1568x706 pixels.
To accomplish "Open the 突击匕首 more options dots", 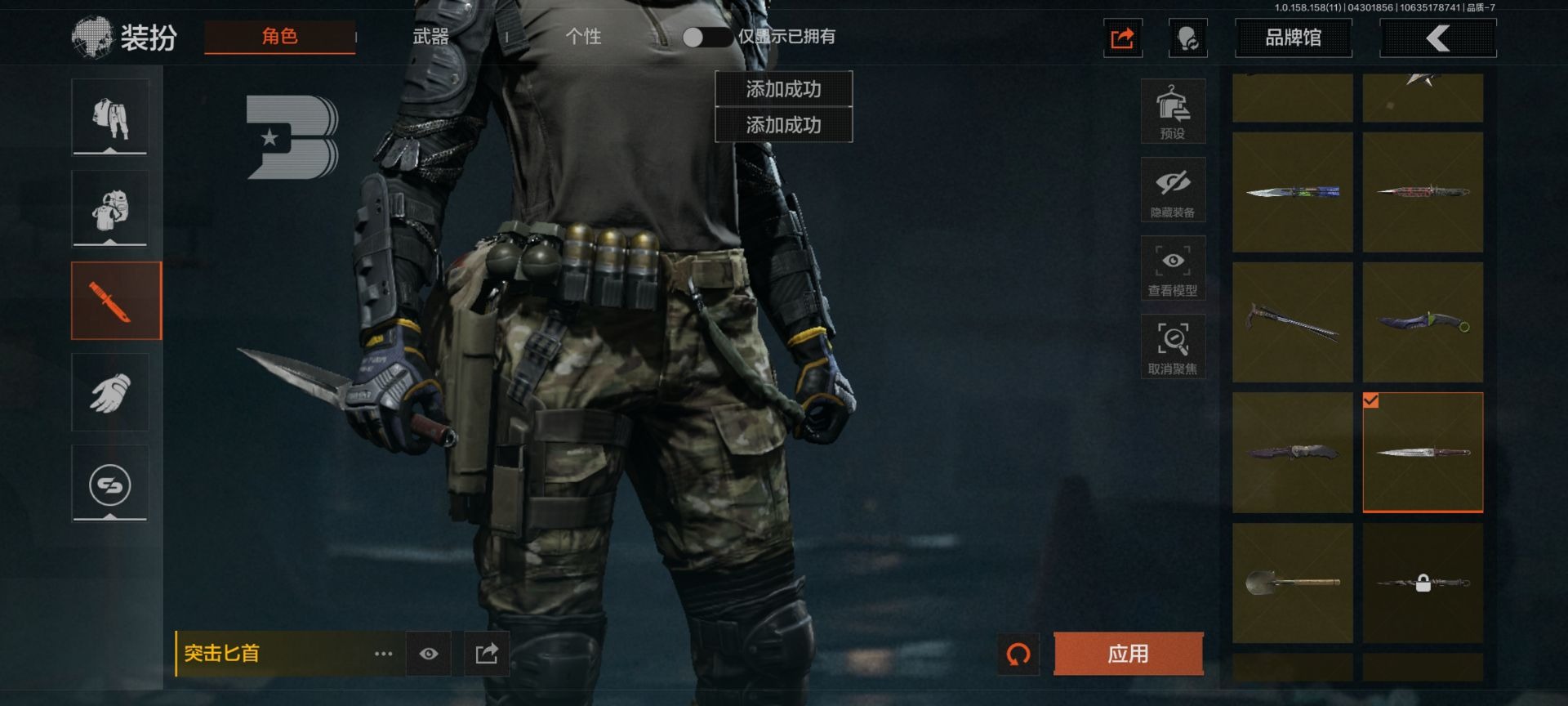I will pyautogui.click(x=383, y=654).
